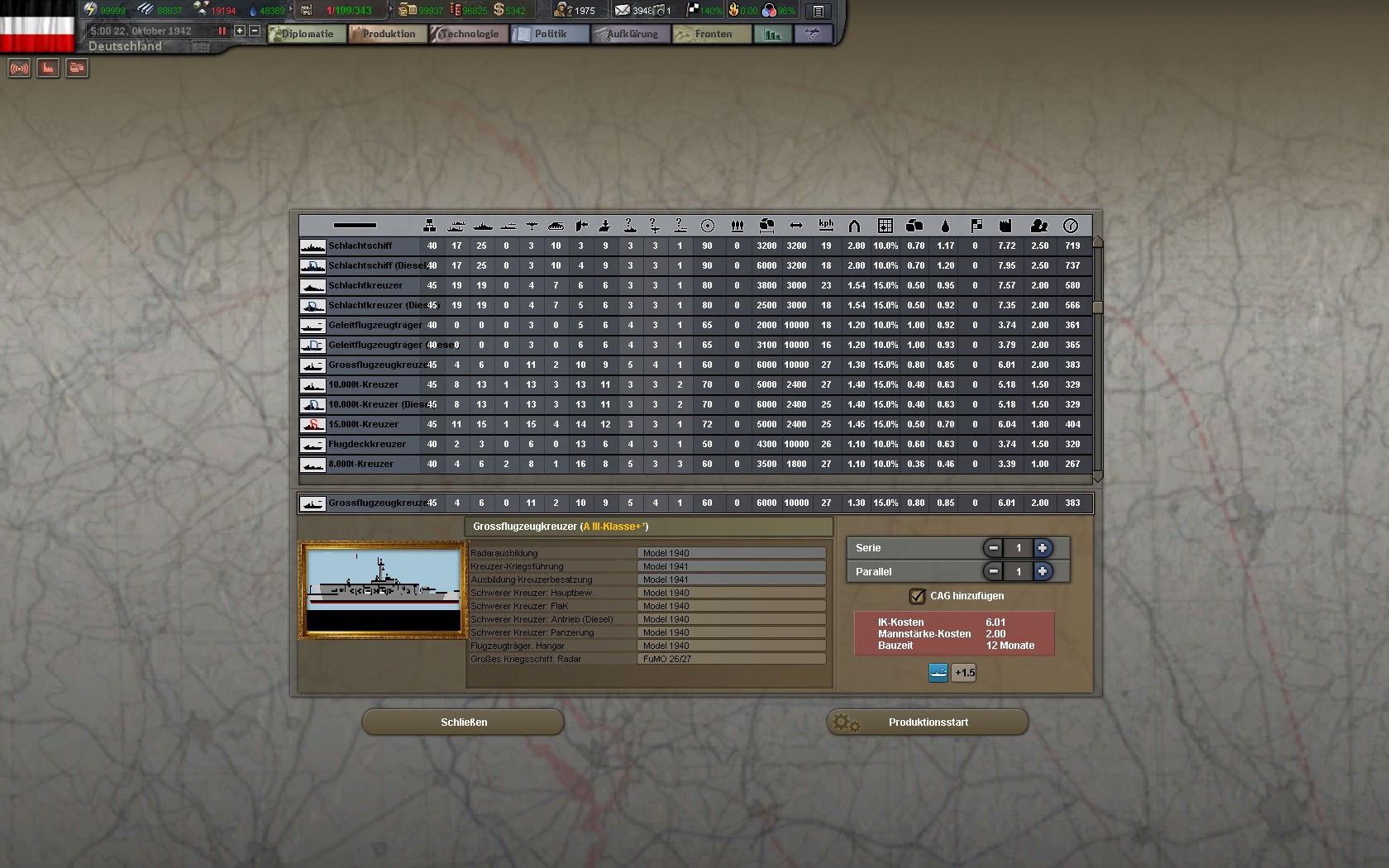Increase the Serie count
The image size is (1389, 868).
[1043, 548]
